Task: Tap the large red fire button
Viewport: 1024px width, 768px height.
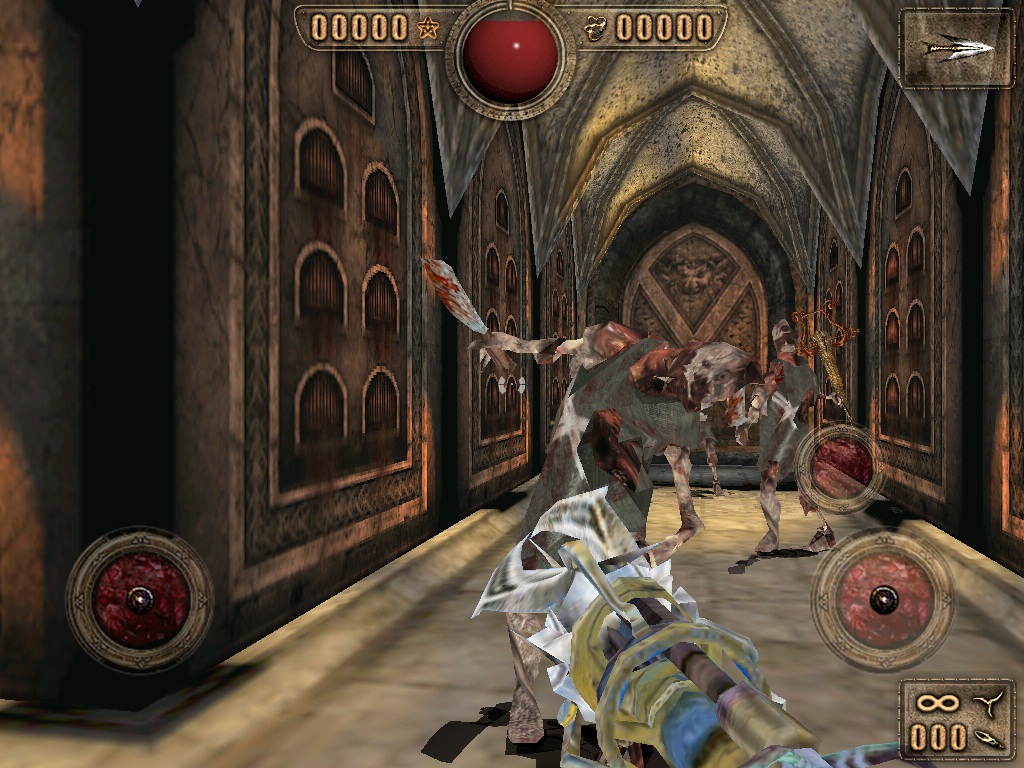Action: coord(882,600)
